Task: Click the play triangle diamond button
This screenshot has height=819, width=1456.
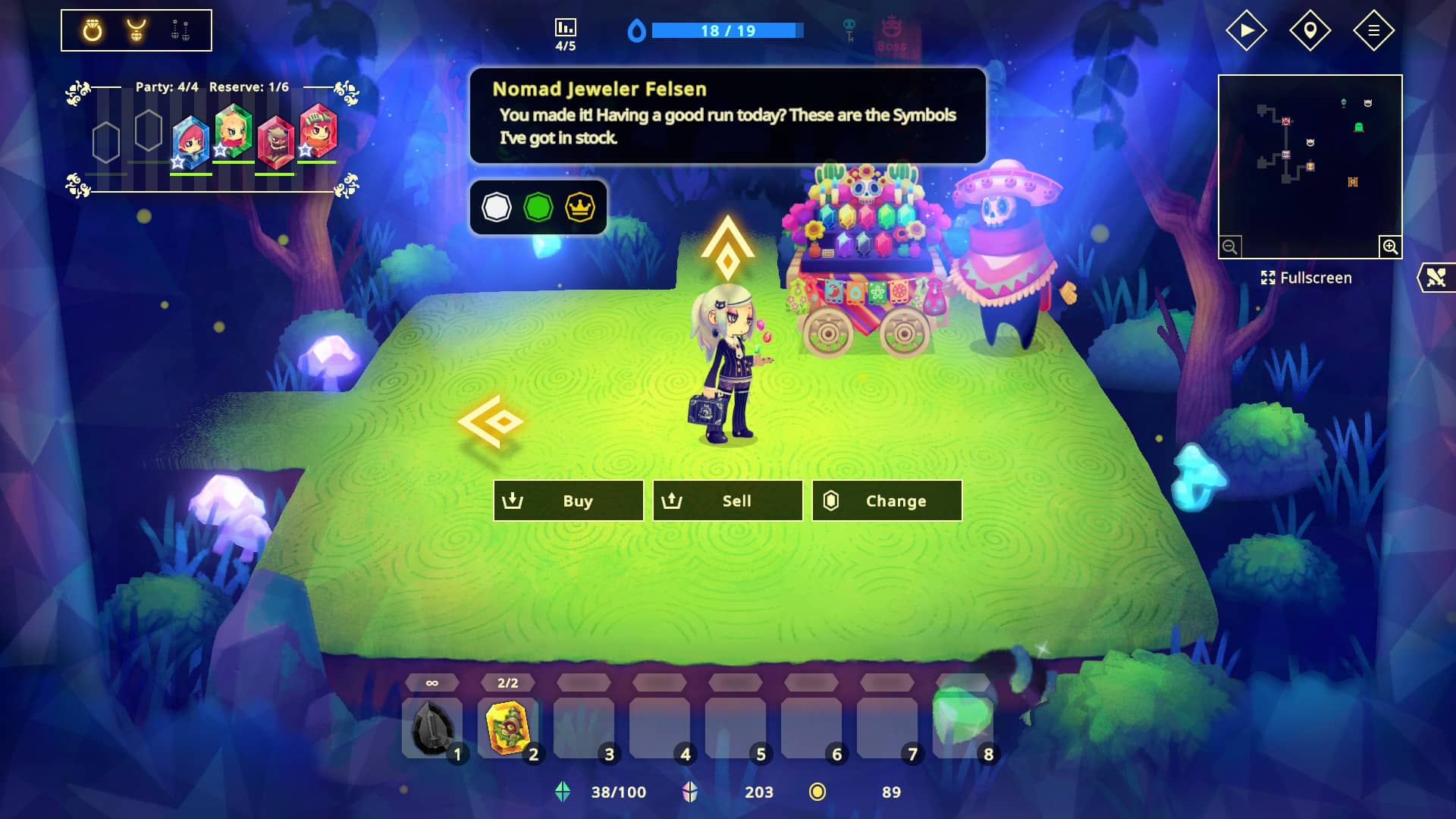Action: coord(1246,30)
